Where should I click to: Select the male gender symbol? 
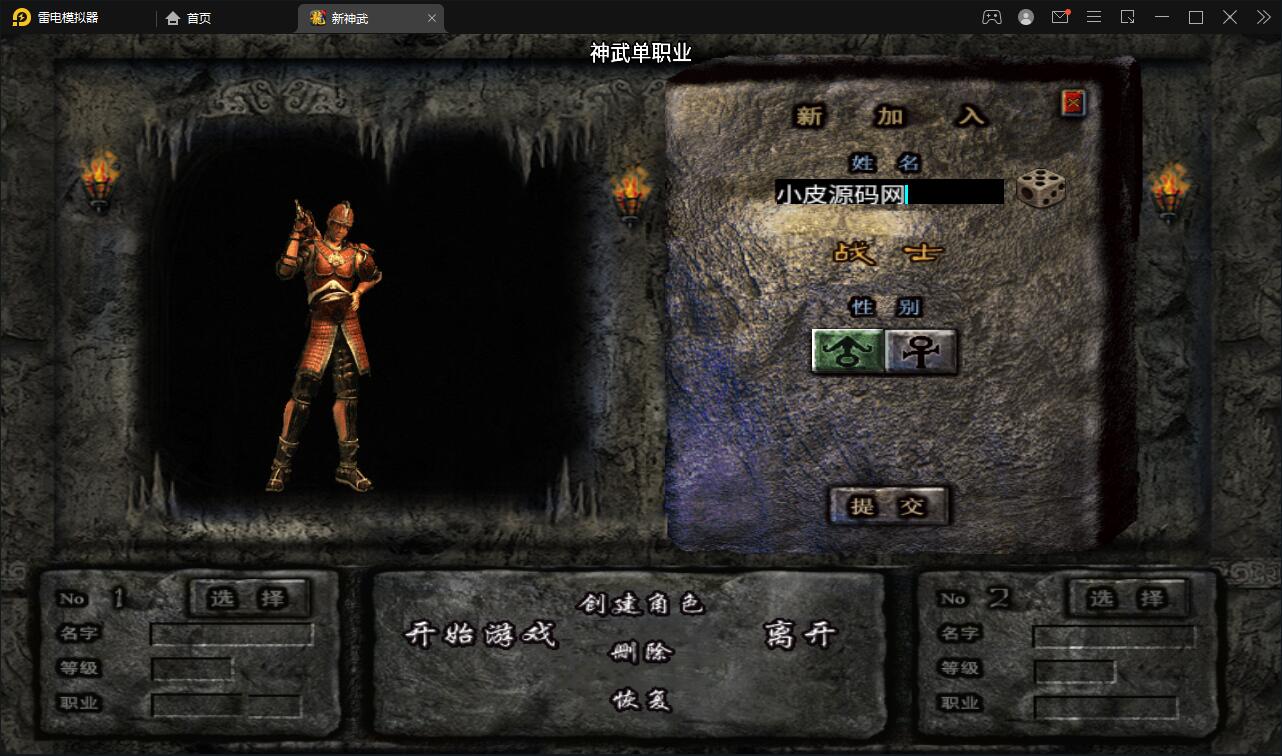pos(847,351)
